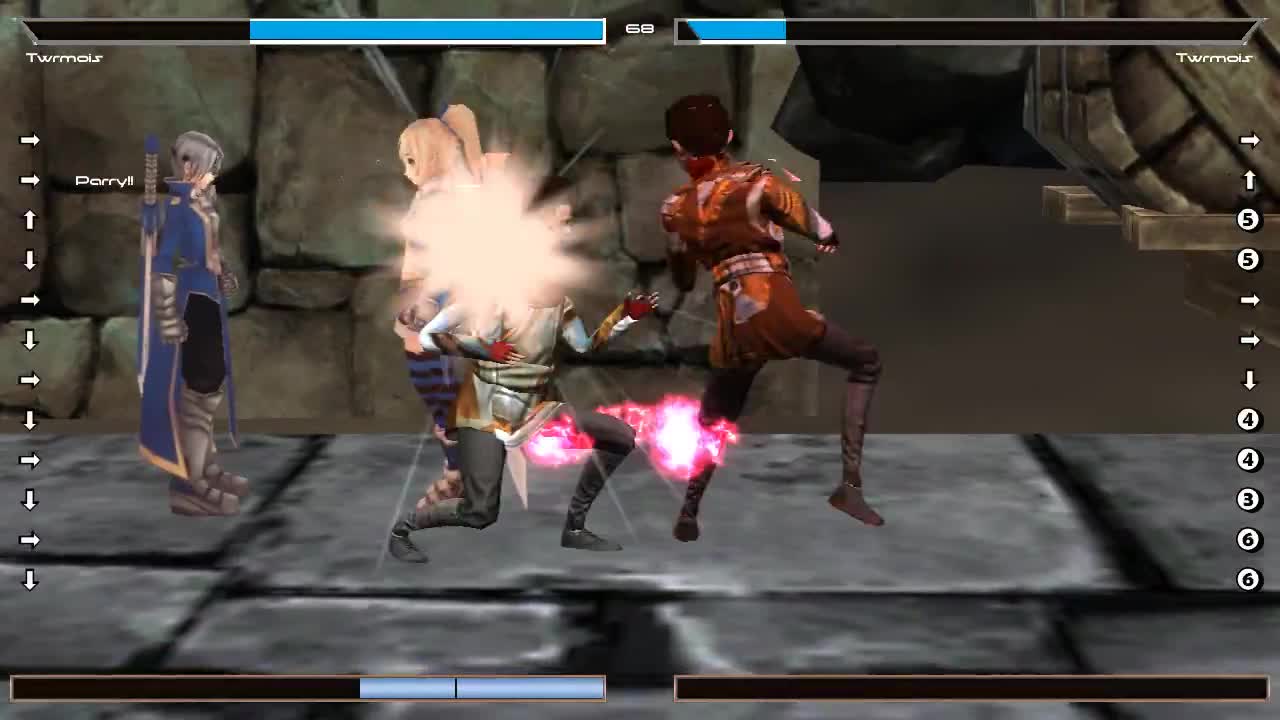
Task: Click the up-arrow icon in right input column
Action: (1248, 180)
